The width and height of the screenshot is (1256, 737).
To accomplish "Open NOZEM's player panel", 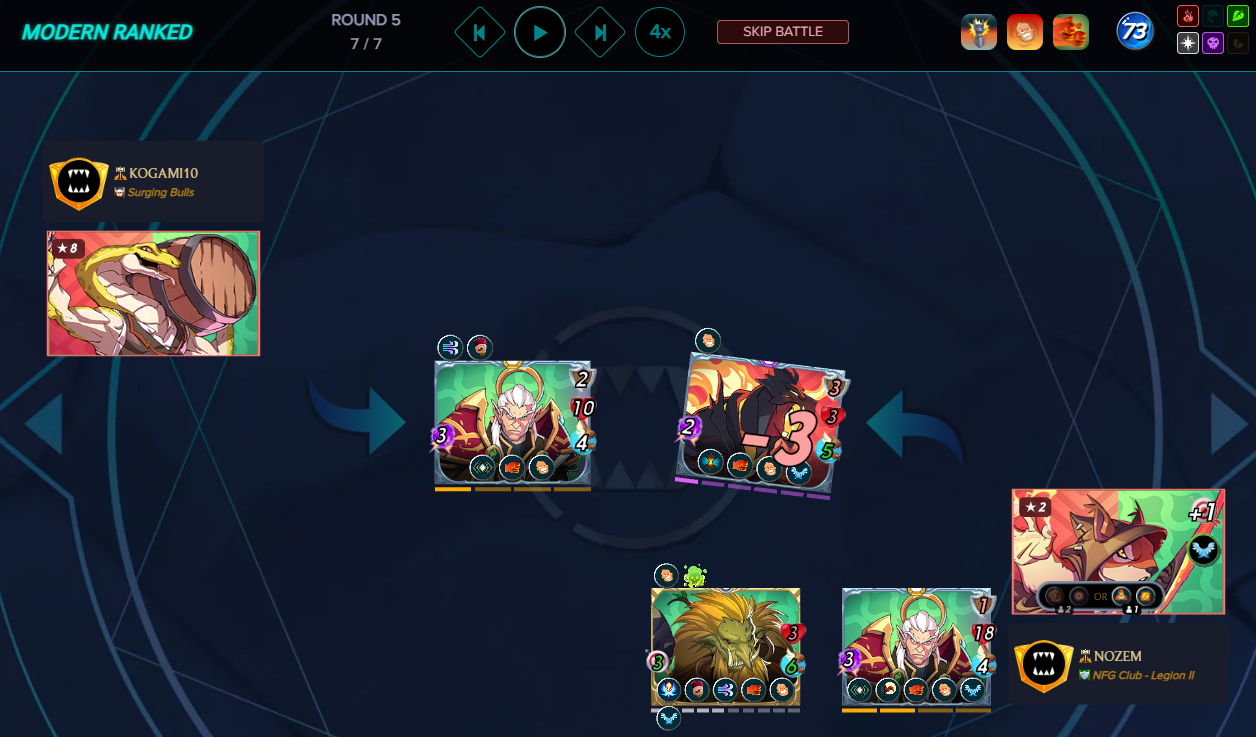I will 1118,665.
